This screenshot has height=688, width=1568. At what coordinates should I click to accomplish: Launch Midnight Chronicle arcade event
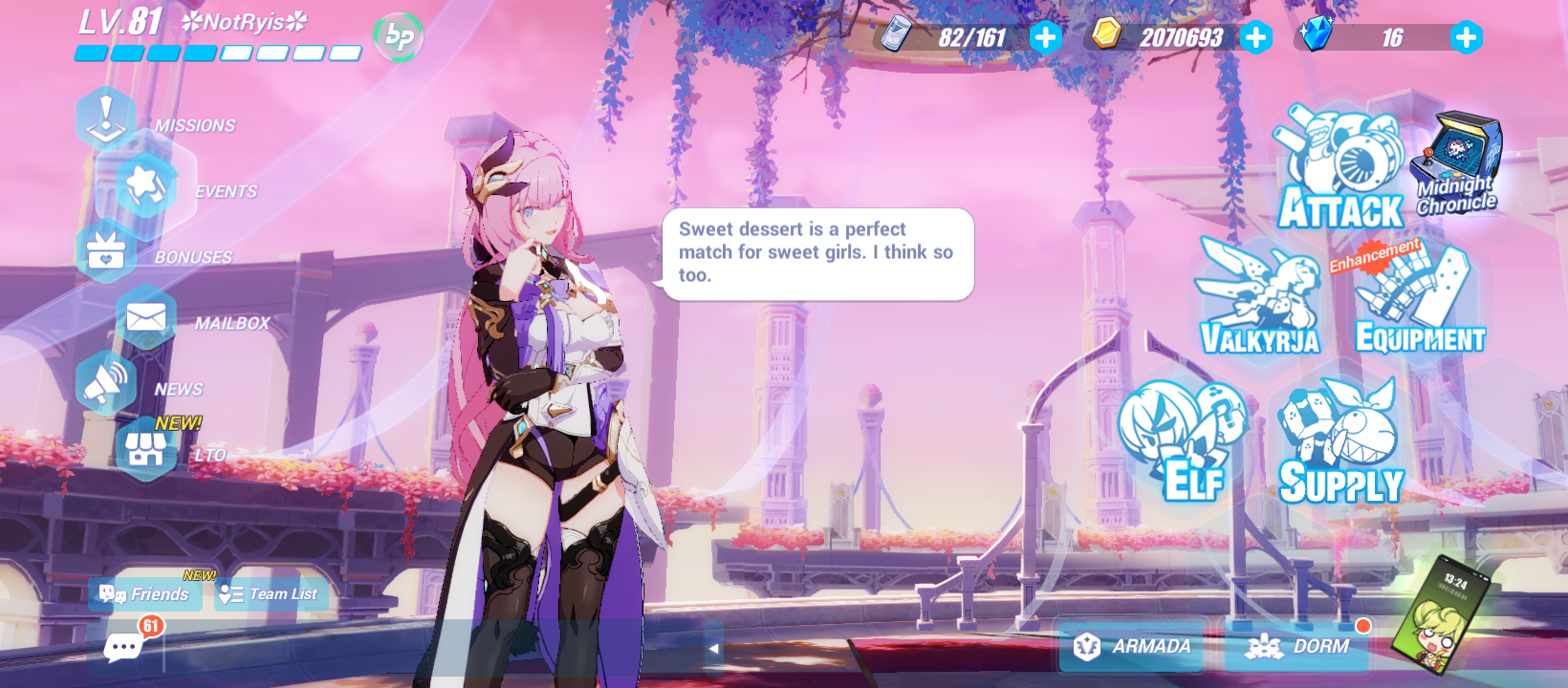click(x=1457, y=158)
